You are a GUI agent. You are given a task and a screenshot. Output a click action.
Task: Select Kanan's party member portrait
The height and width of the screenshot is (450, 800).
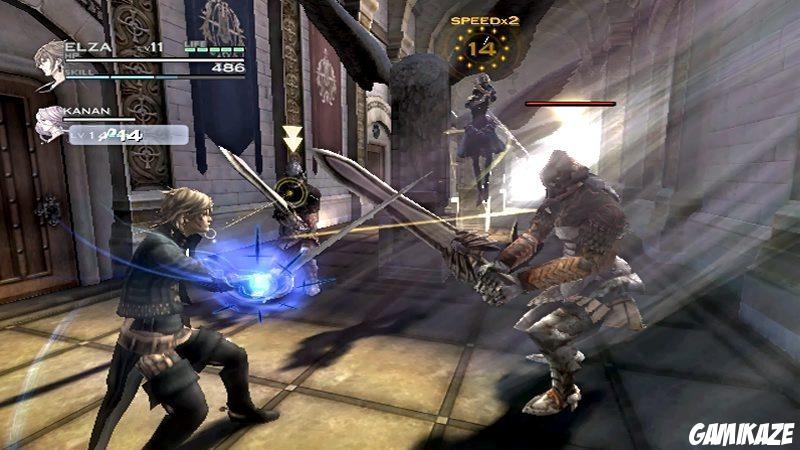pyautogui.click(x=50, y=125)
